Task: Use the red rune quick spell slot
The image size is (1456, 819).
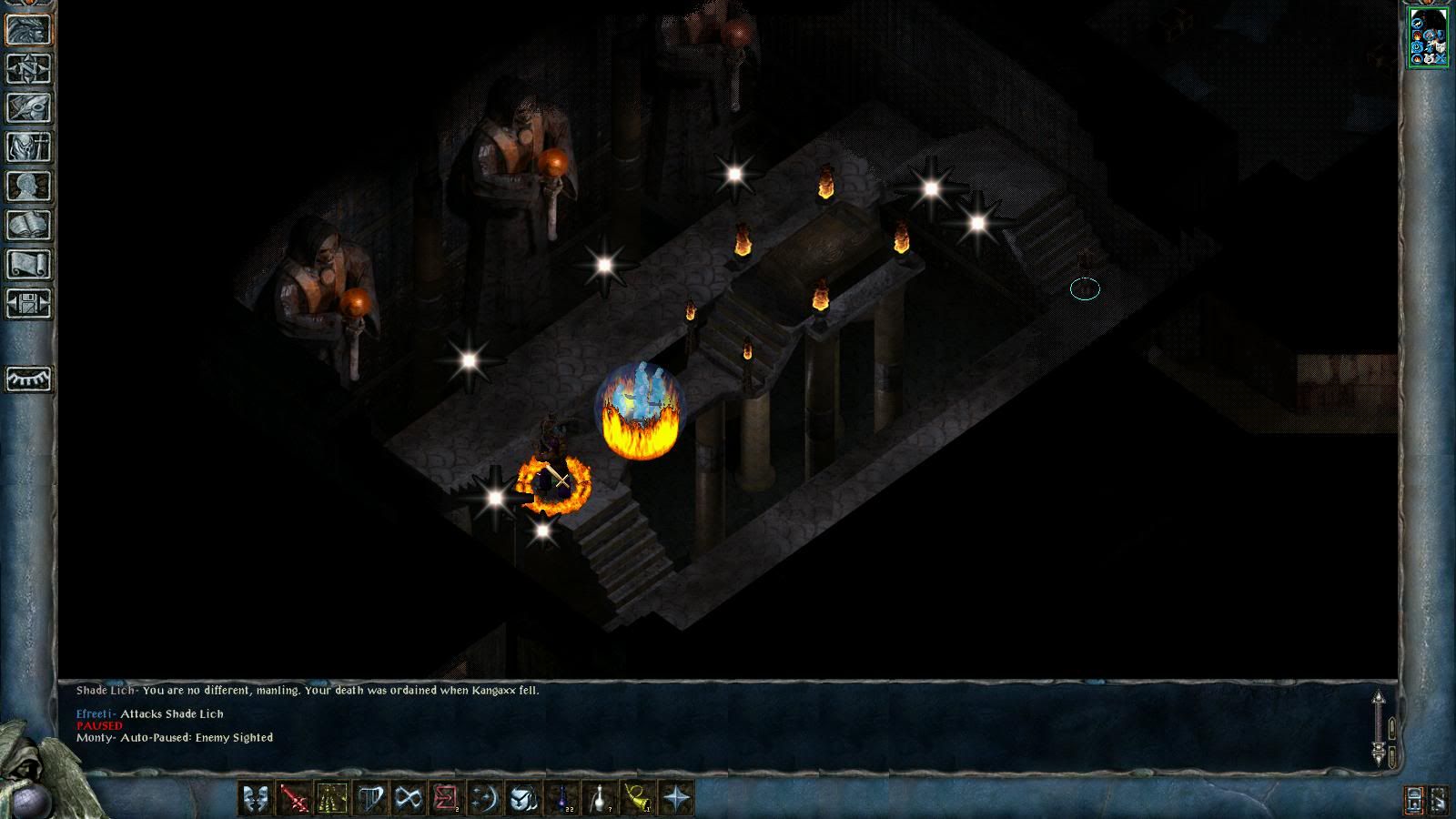Action: pos(447,799)
